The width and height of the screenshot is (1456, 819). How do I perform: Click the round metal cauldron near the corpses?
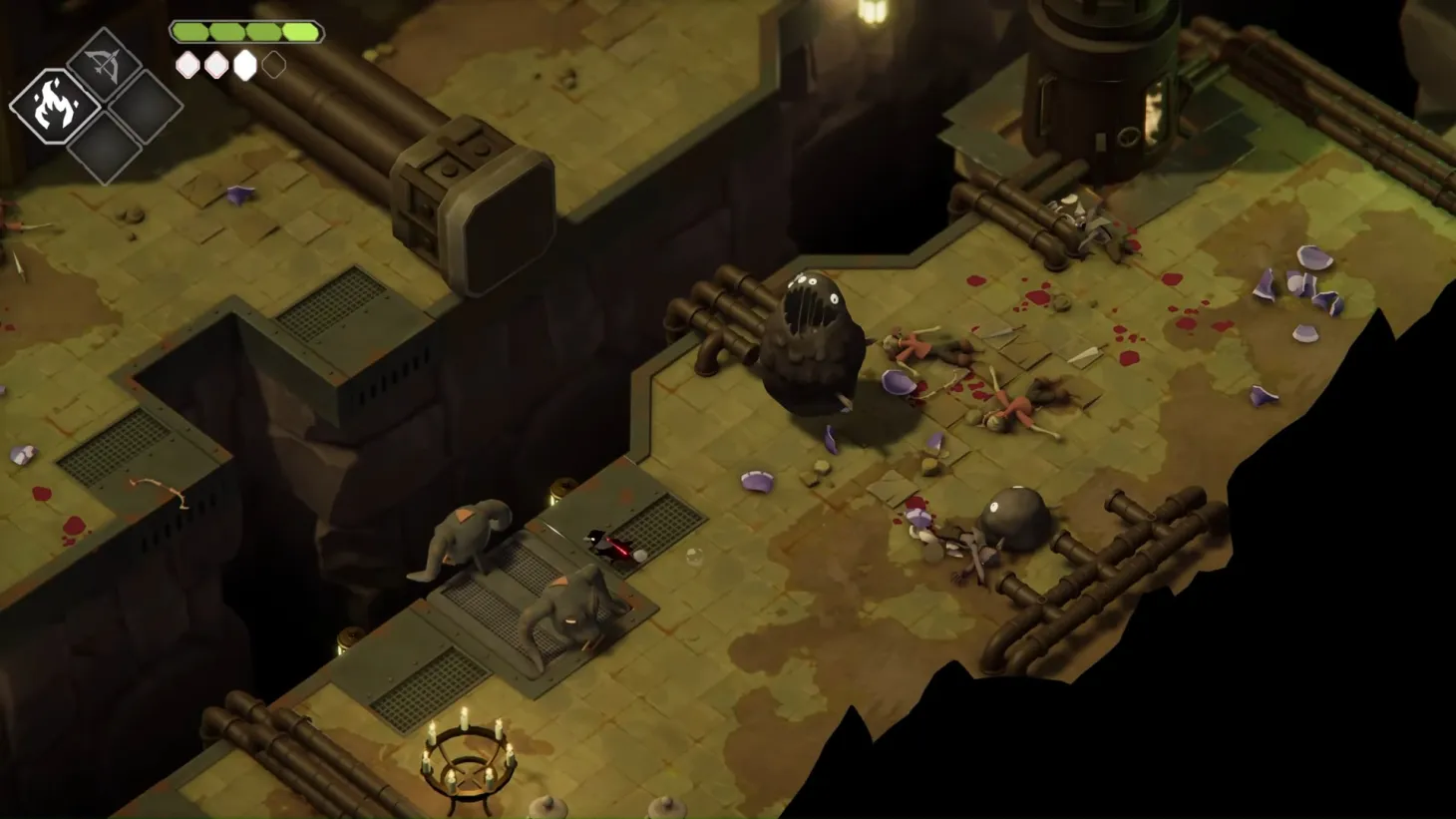(x=1015, y=518)
